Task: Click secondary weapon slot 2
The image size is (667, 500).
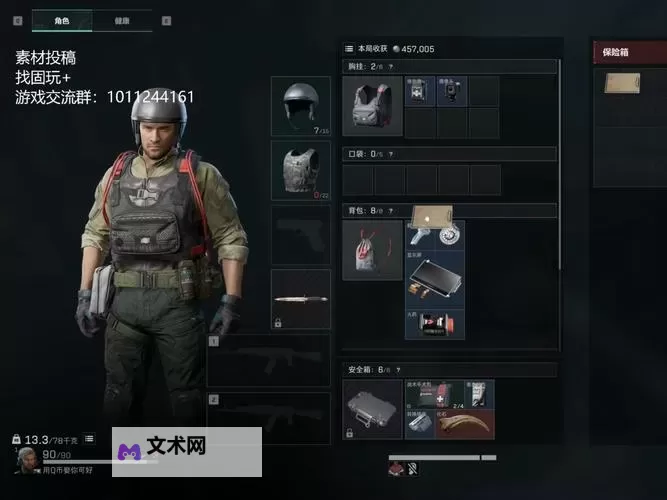Action: click(268, 416)
